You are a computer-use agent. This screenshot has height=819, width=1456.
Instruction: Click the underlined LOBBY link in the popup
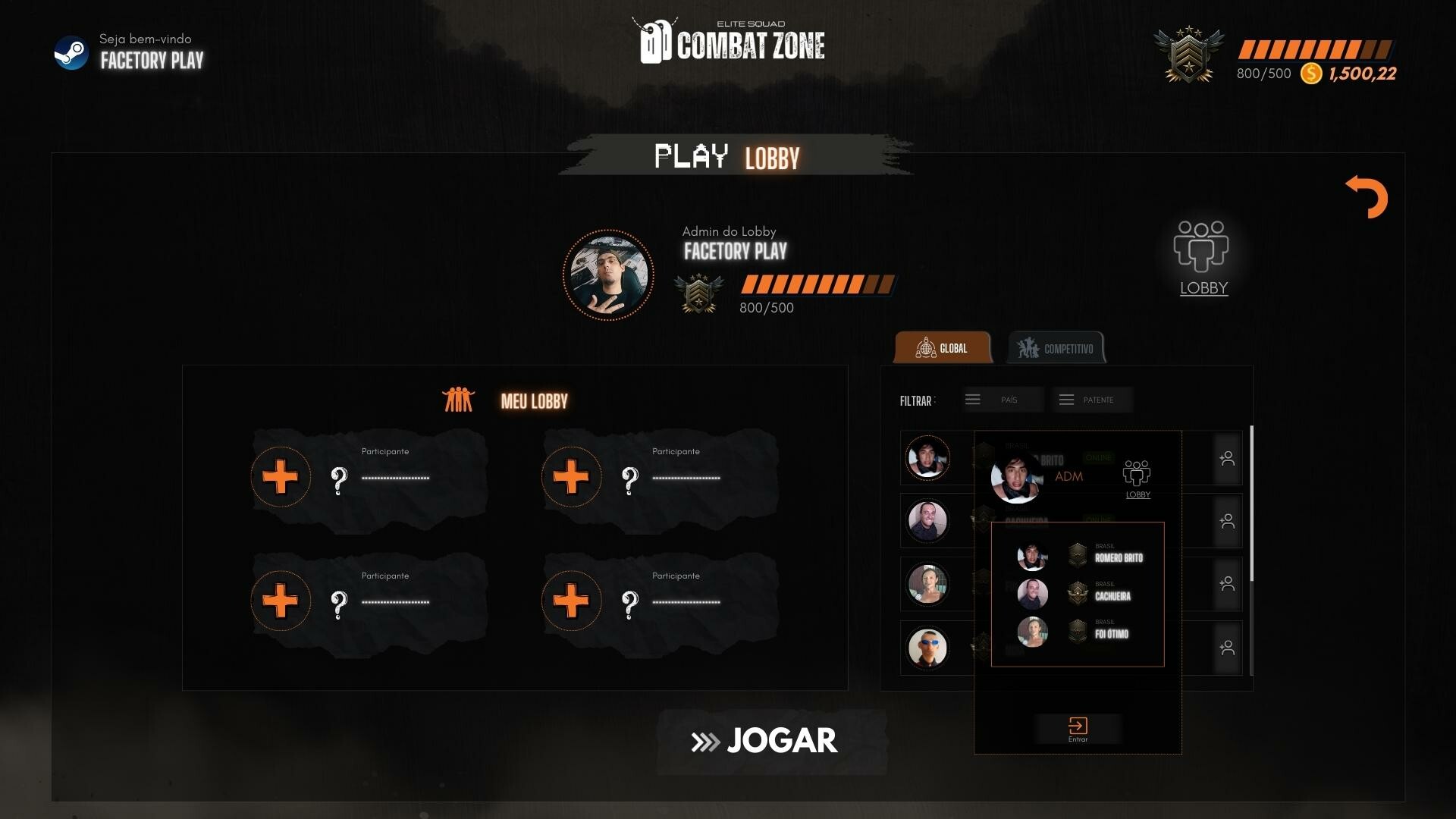click(1137, 494)
